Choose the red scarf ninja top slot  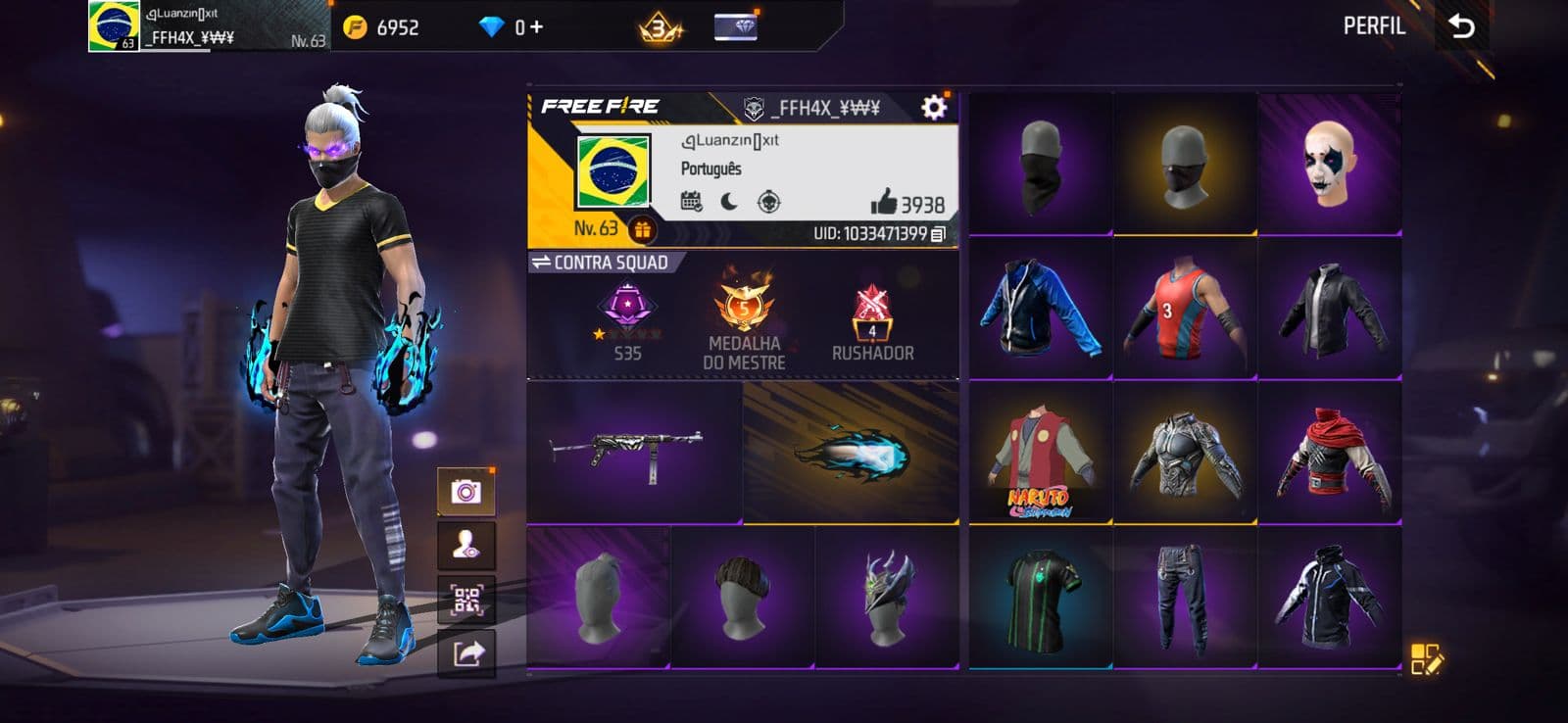click(1330, 454)
